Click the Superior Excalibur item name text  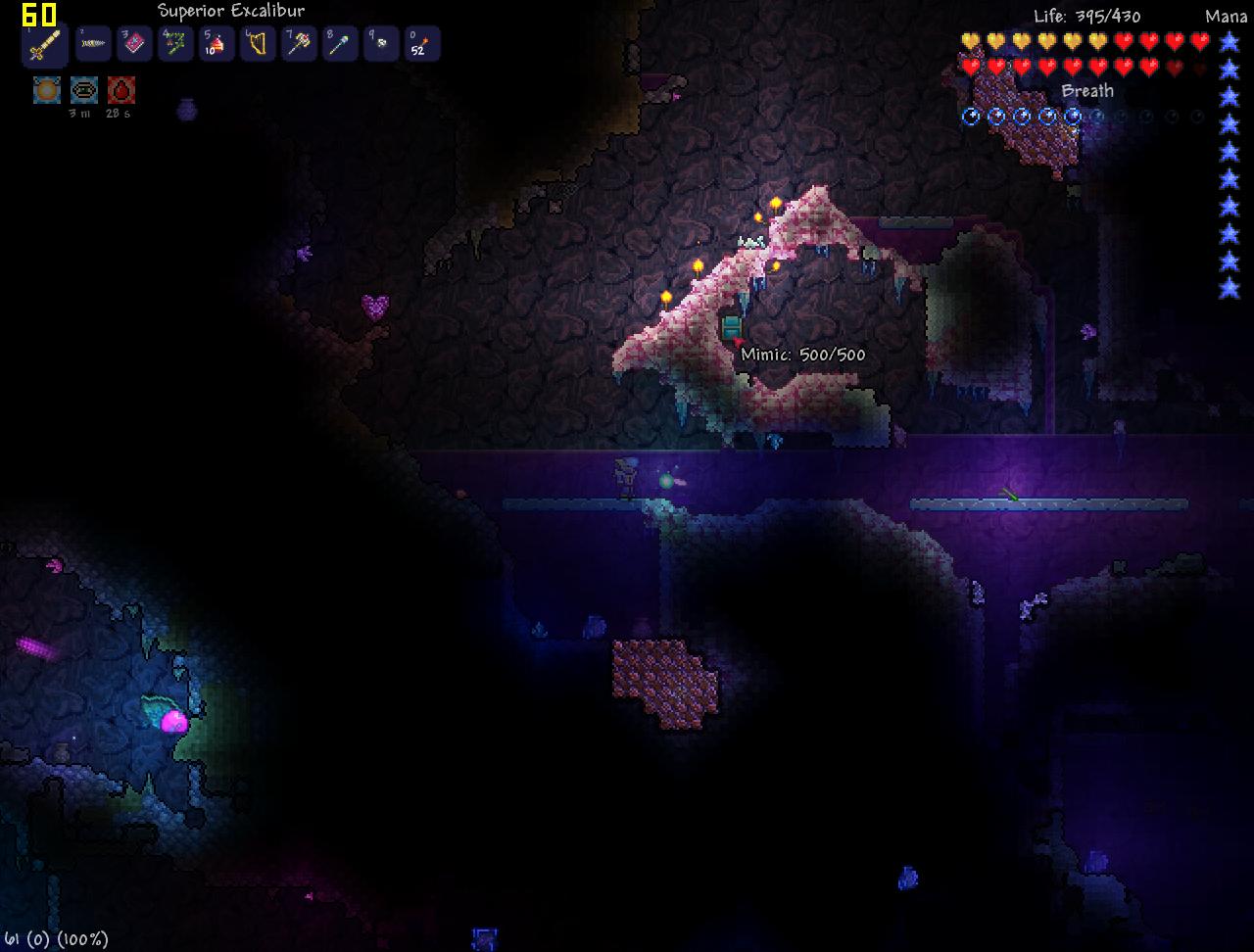tap(231, 10)
